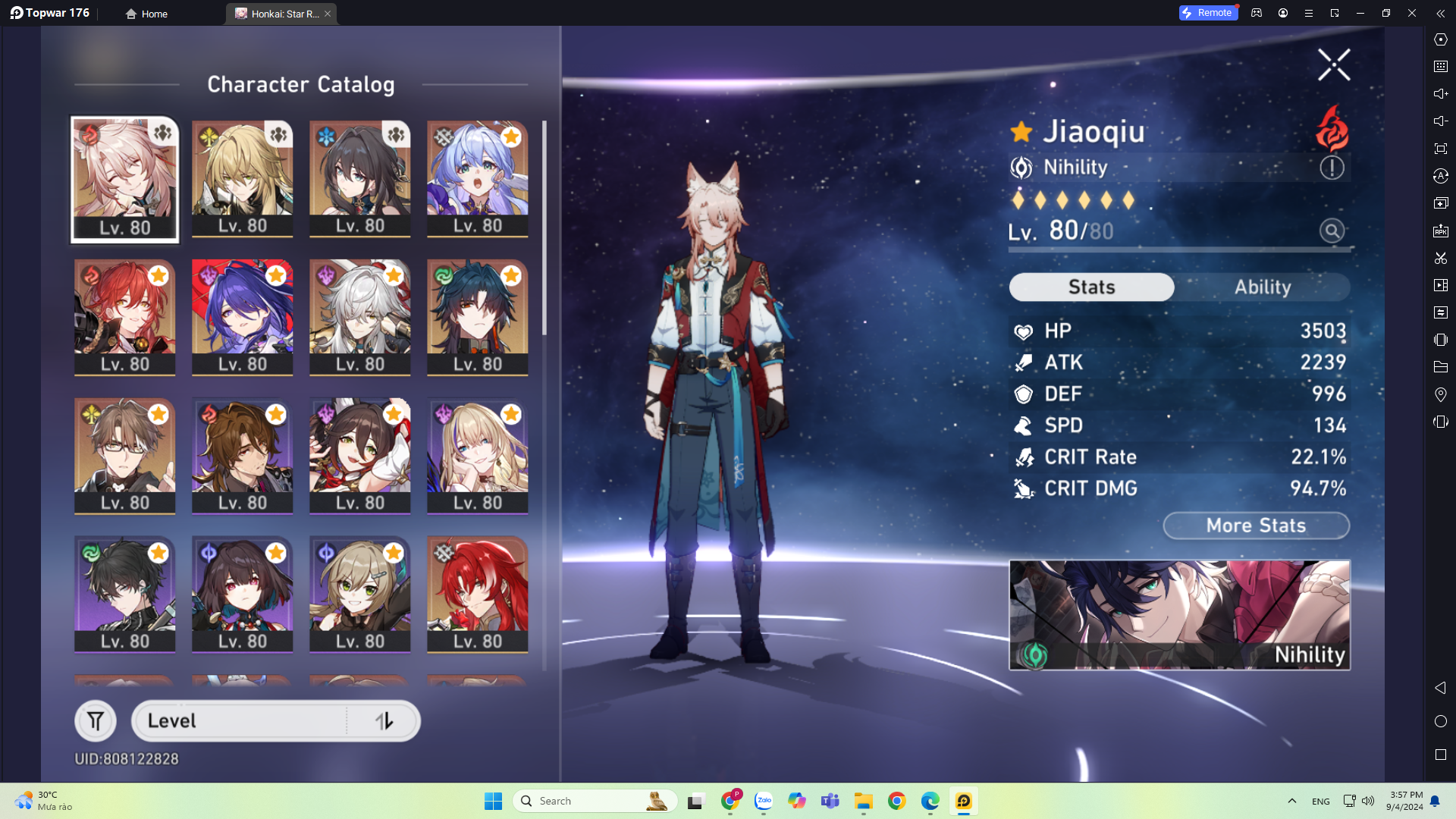1456x819 pixels.
Task: Select the red-haired character in bottom row
Action: click(x=477, y=595)
